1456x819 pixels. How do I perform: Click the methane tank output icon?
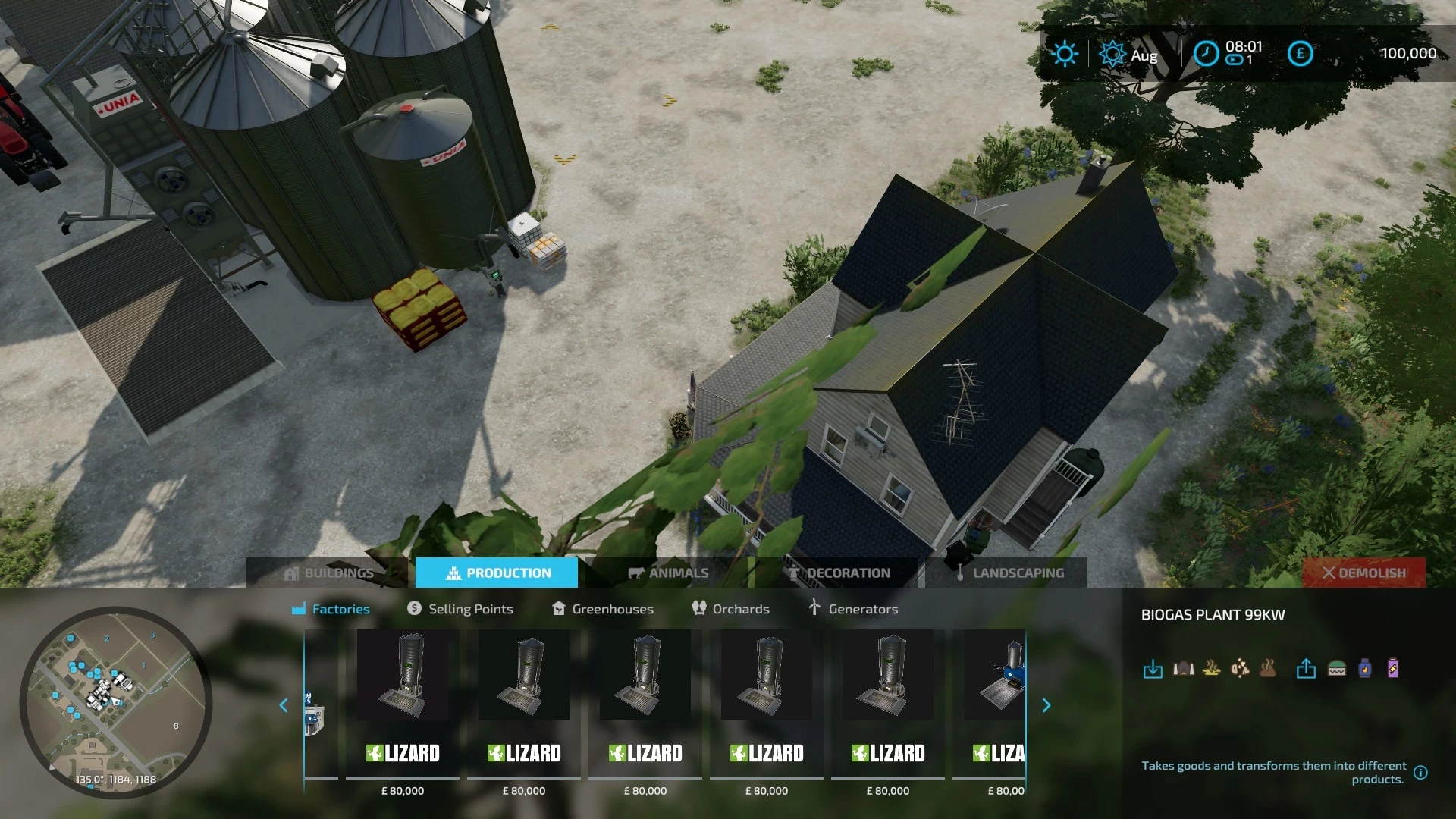pyautogui.click(x=1365, y=669)
